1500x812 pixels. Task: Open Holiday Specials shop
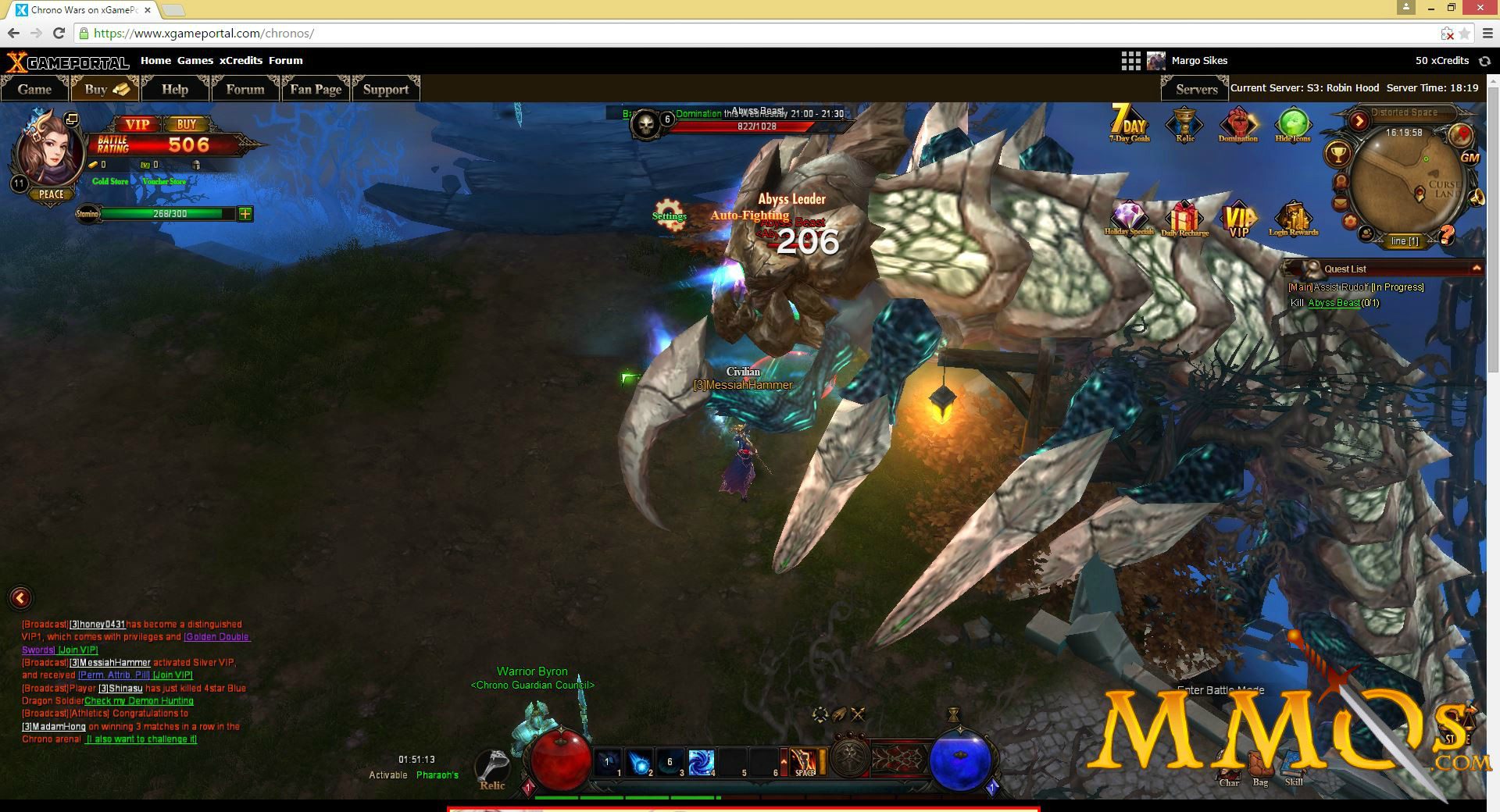pos(1130,217)
